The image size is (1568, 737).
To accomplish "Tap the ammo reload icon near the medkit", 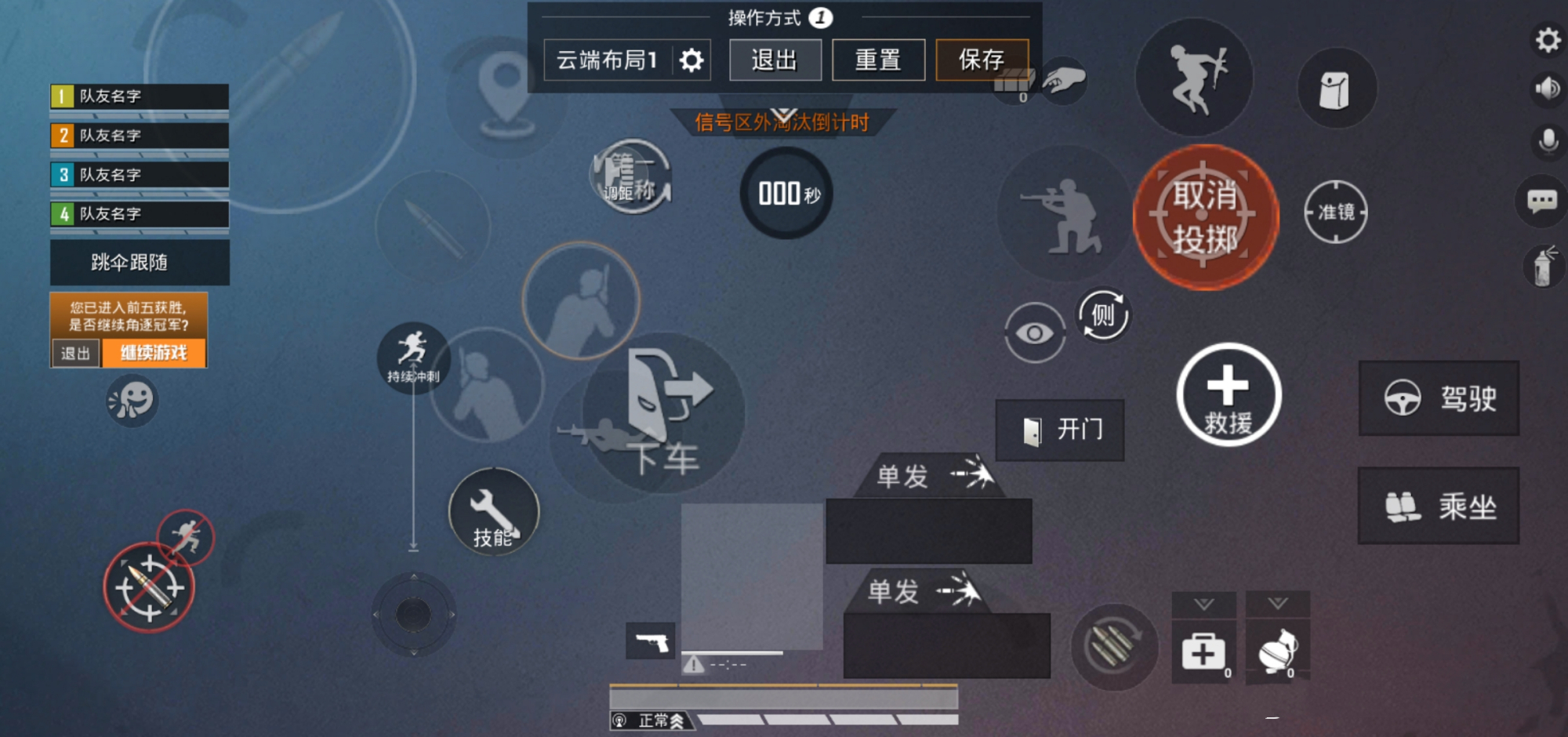I will 1116,646.
